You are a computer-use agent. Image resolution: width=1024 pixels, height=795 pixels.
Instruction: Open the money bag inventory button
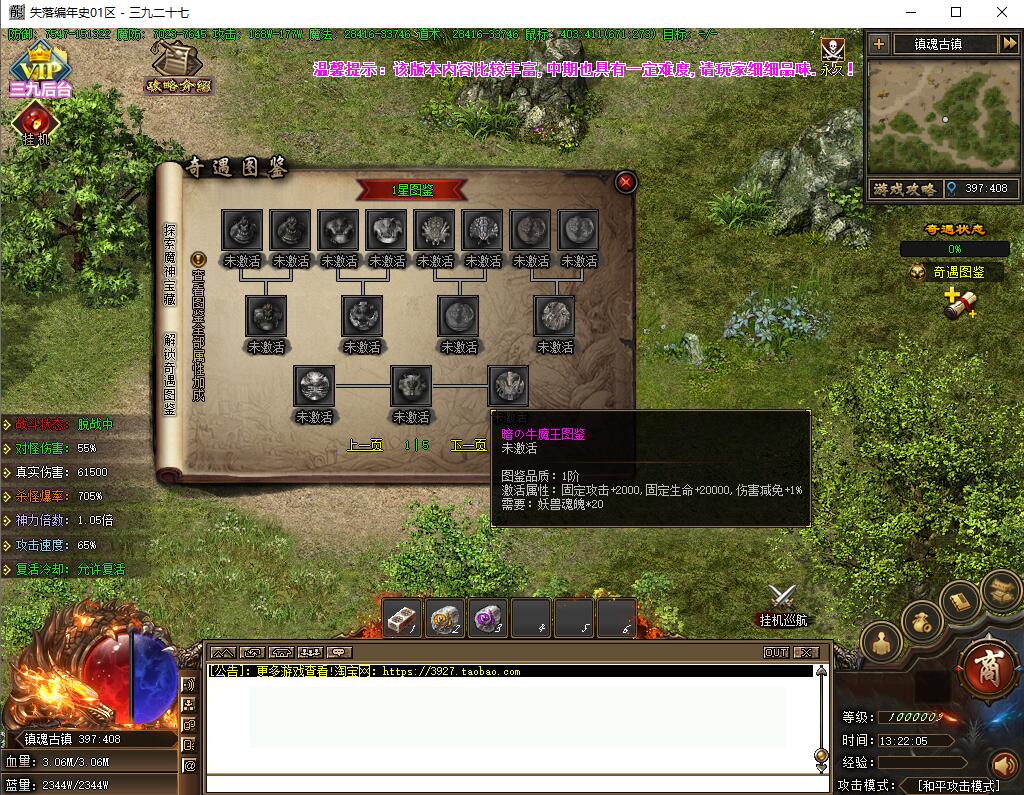pyautogui.click(x=922, y=622)
